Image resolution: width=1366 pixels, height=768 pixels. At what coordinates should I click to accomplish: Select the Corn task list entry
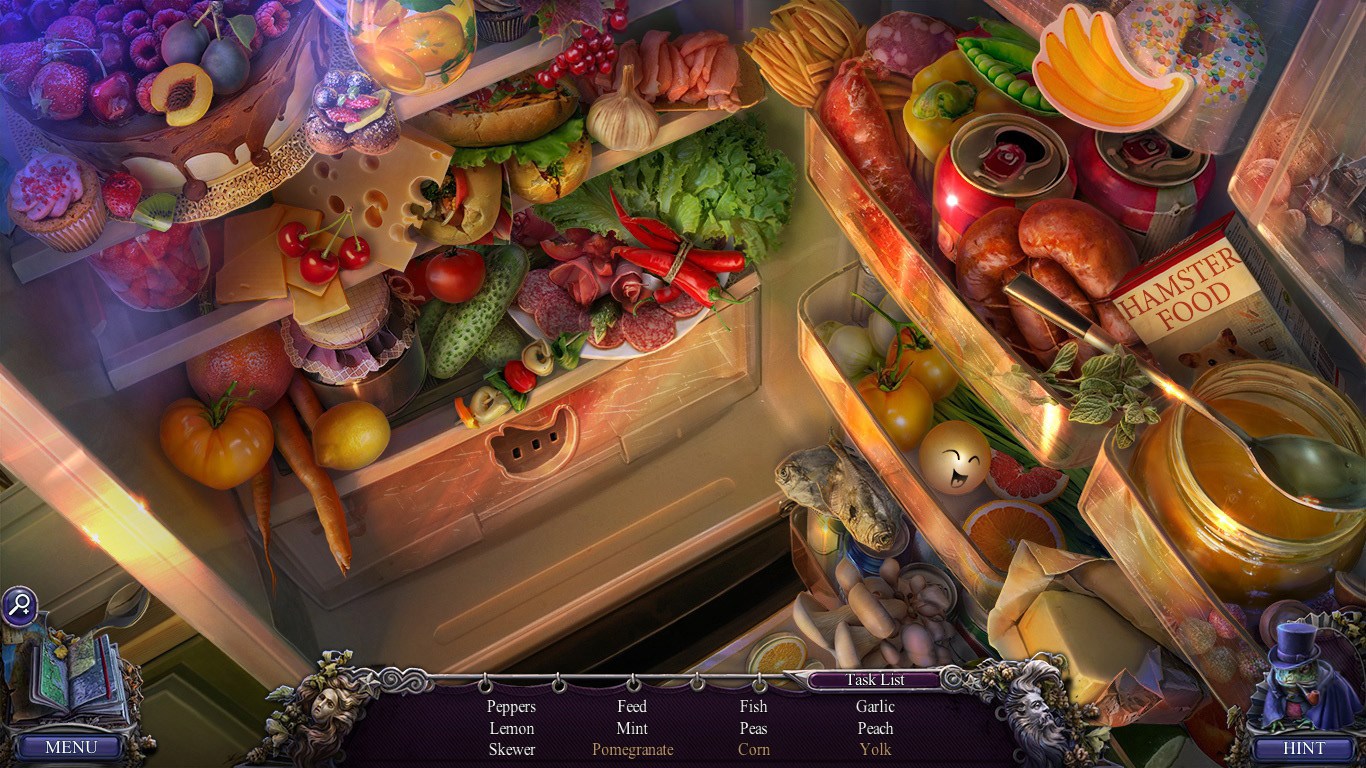753,749
